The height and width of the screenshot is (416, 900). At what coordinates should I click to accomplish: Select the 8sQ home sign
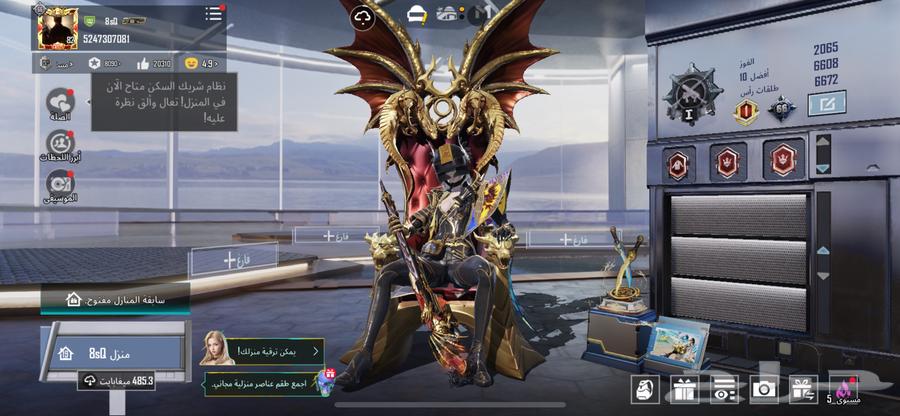(x=111, y=352)
